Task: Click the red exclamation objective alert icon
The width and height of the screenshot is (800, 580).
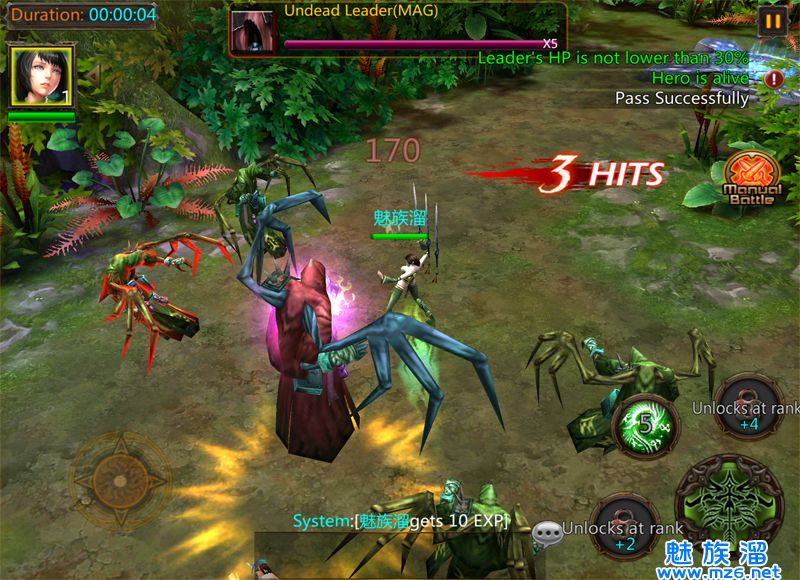Action: click(774, 78)
